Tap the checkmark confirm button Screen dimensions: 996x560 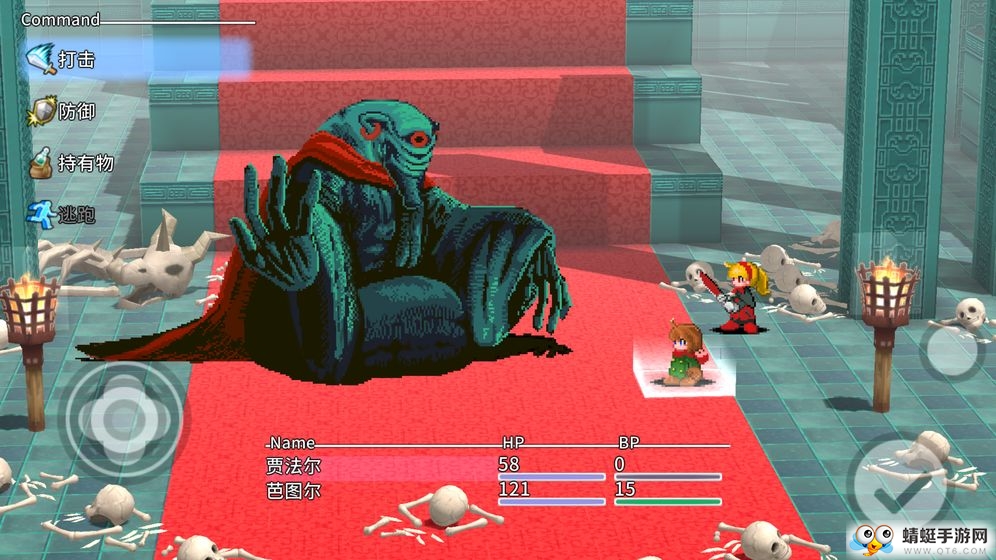coord(892,489)
